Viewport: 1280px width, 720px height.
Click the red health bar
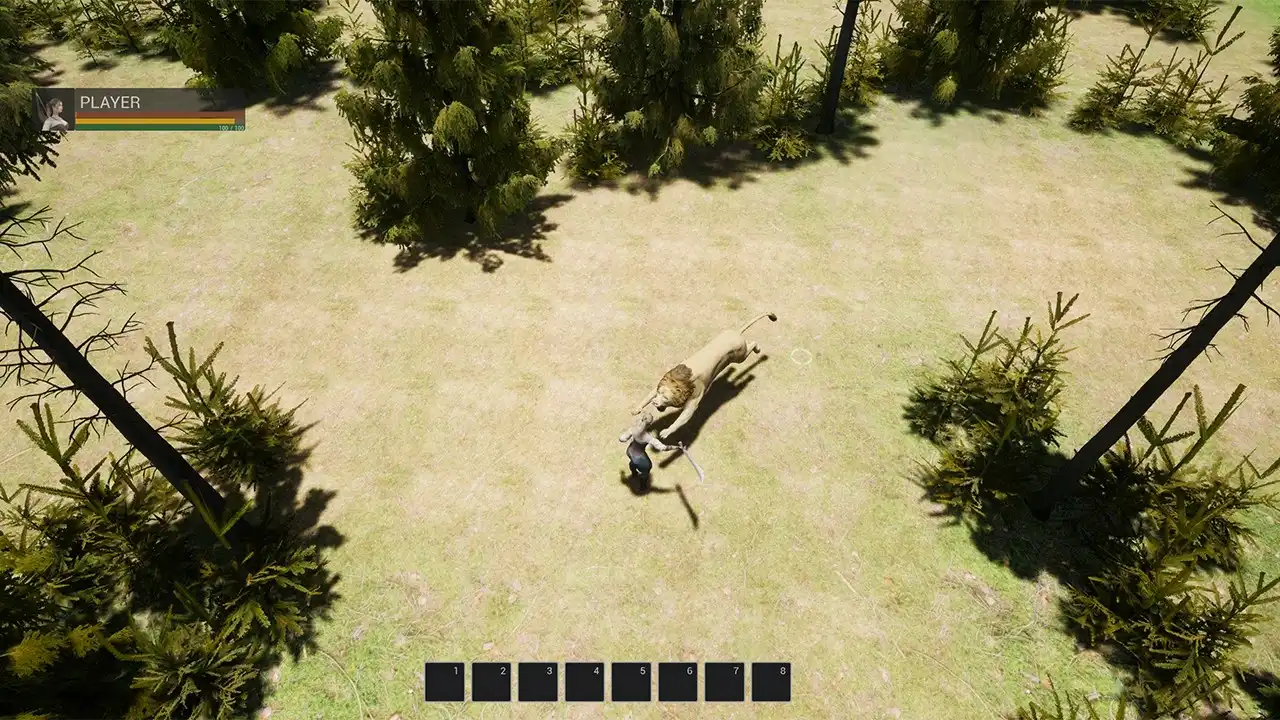150,114
